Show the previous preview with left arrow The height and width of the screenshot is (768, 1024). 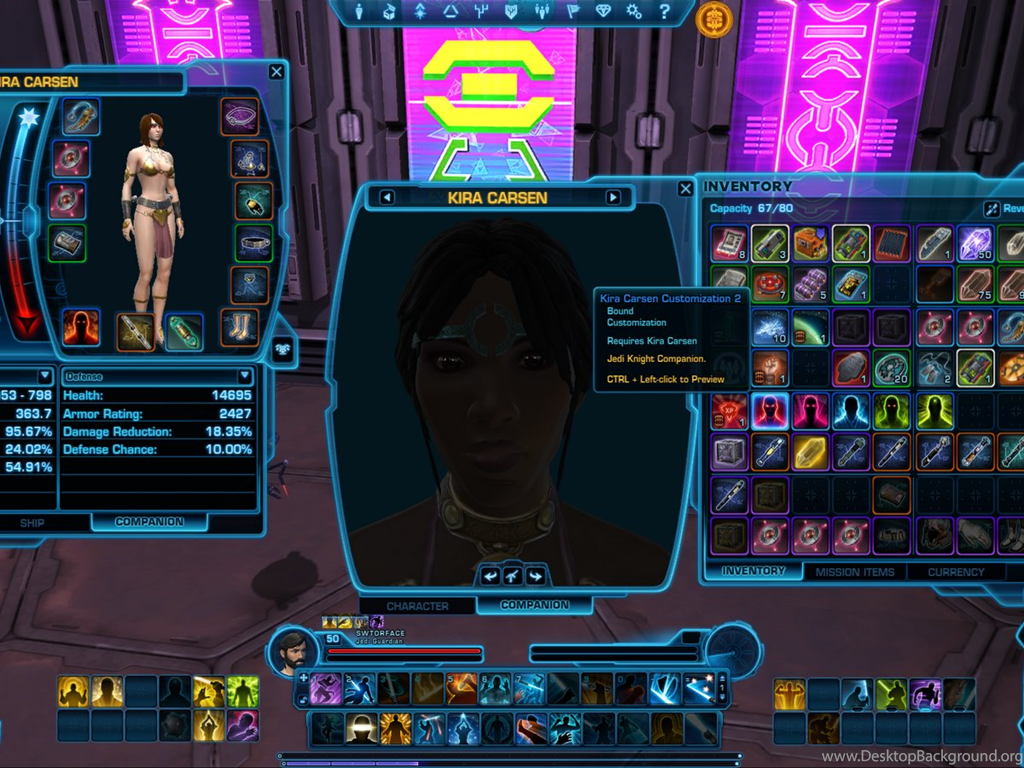coord(387,197)
